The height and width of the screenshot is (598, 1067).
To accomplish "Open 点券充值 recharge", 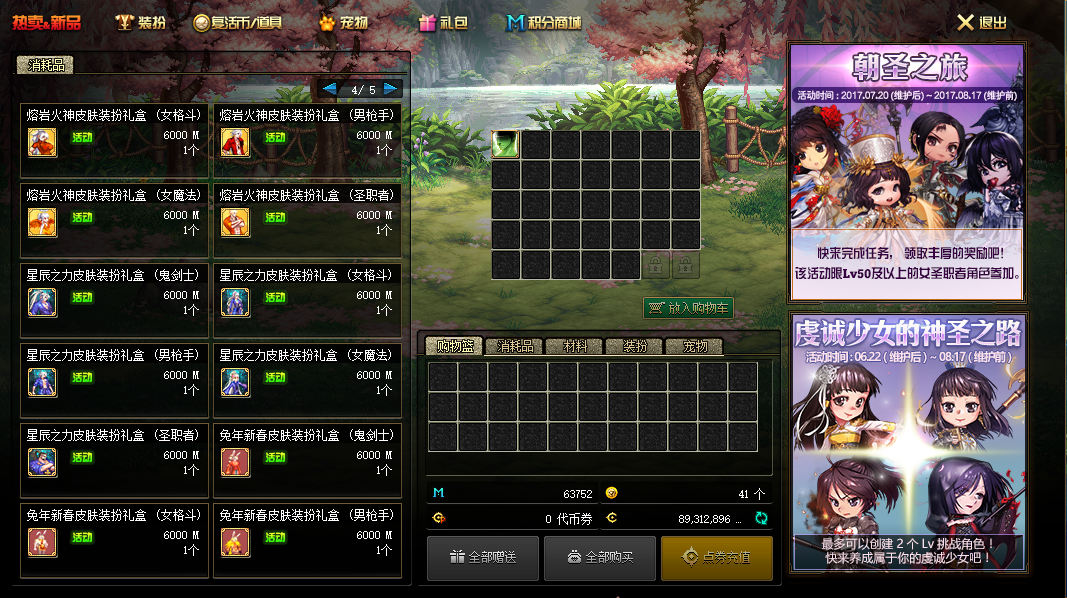I will pyautogui.click(x=717, y=558).
